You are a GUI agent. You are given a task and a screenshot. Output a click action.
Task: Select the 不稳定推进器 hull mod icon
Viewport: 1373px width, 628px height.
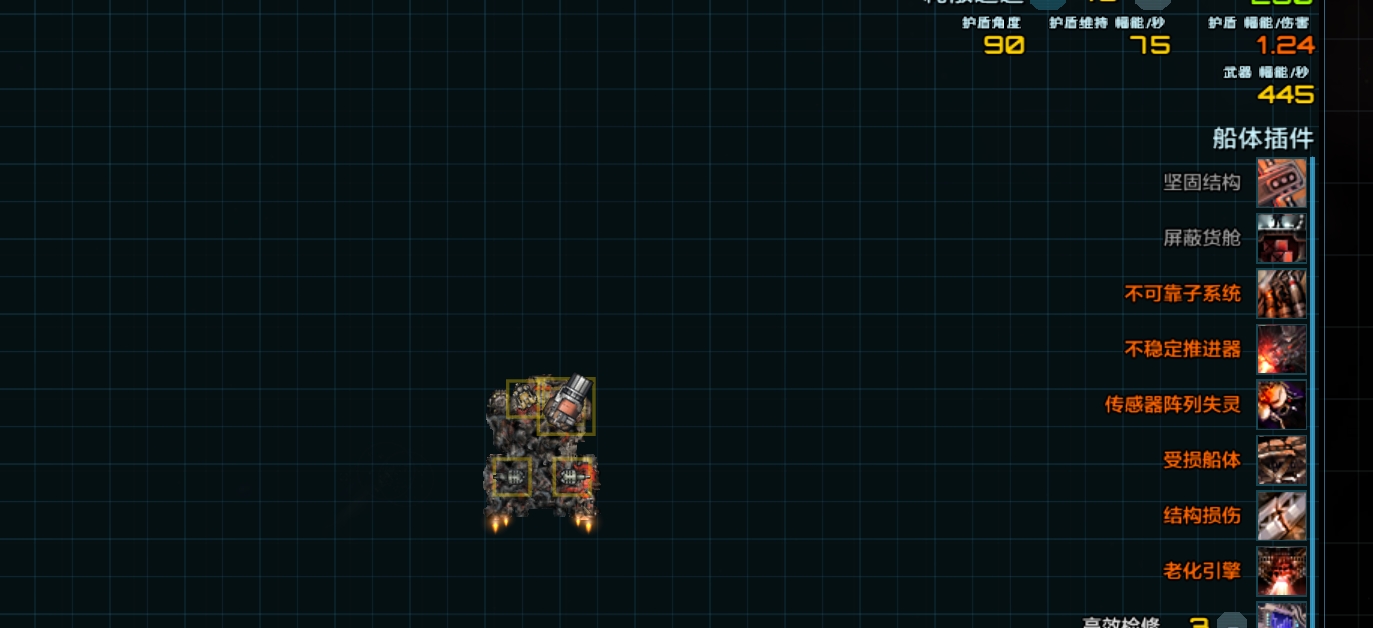click(x=1281, y=349)
